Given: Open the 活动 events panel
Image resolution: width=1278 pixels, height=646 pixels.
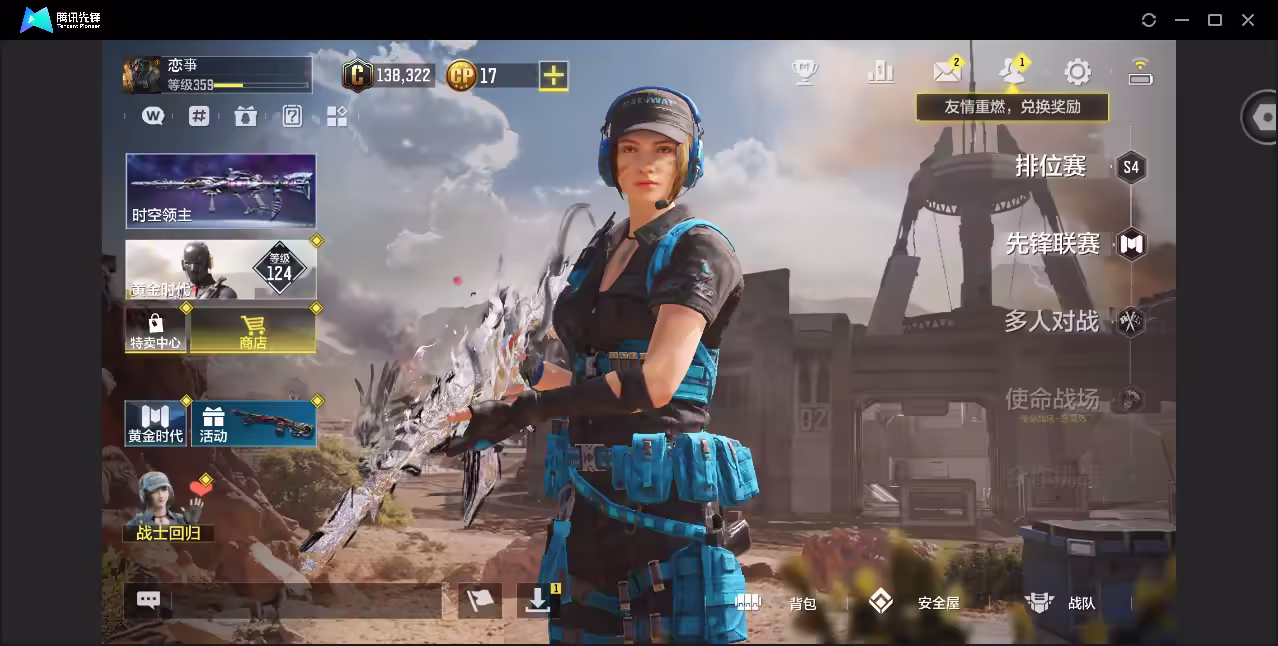Looking at the screenshot, I should tap(253, 423).
